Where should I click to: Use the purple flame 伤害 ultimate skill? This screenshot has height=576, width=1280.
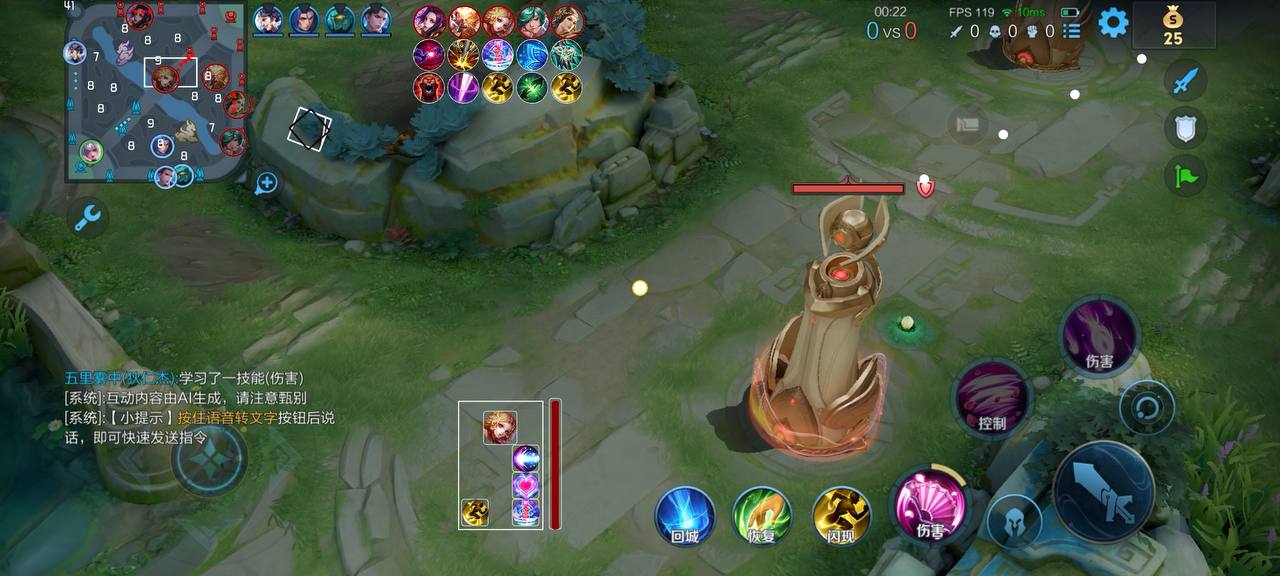click(x=1099, y=335)
